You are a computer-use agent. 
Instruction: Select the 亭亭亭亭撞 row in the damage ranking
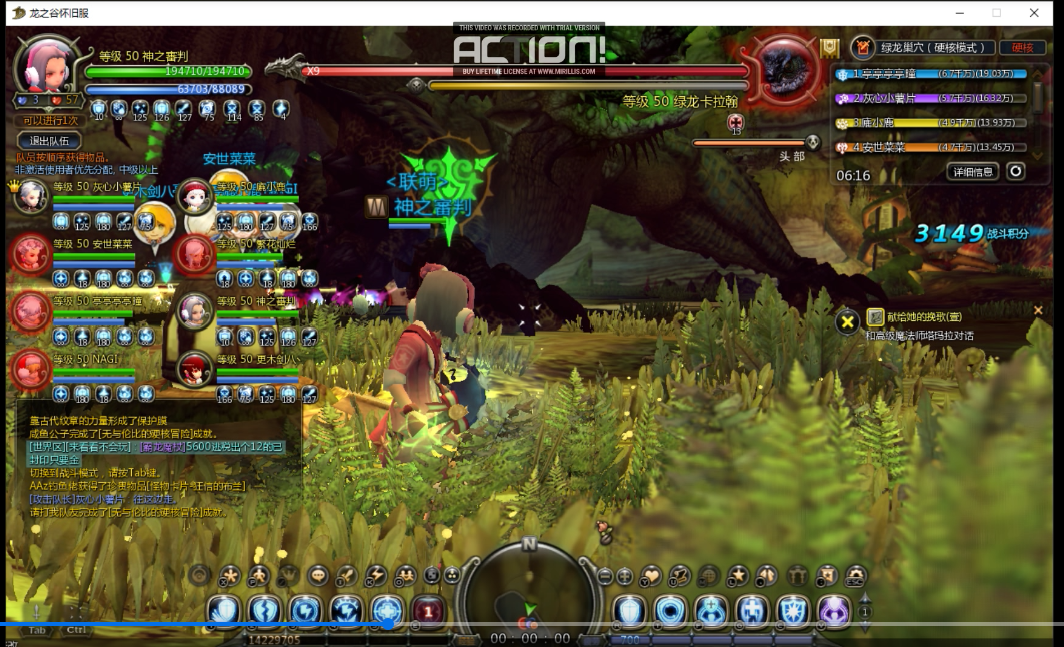coord(930,74)
